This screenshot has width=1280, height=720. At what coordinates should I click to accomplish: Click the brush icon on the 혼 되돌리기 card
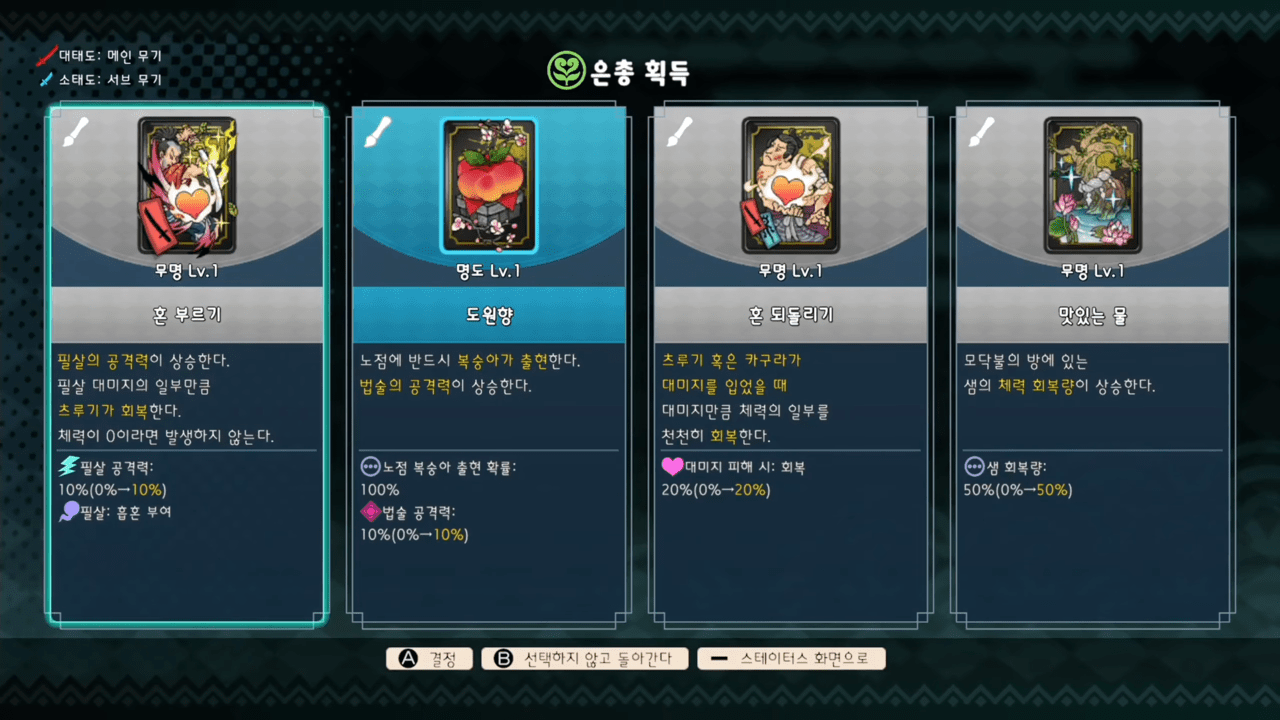[680, 131]
